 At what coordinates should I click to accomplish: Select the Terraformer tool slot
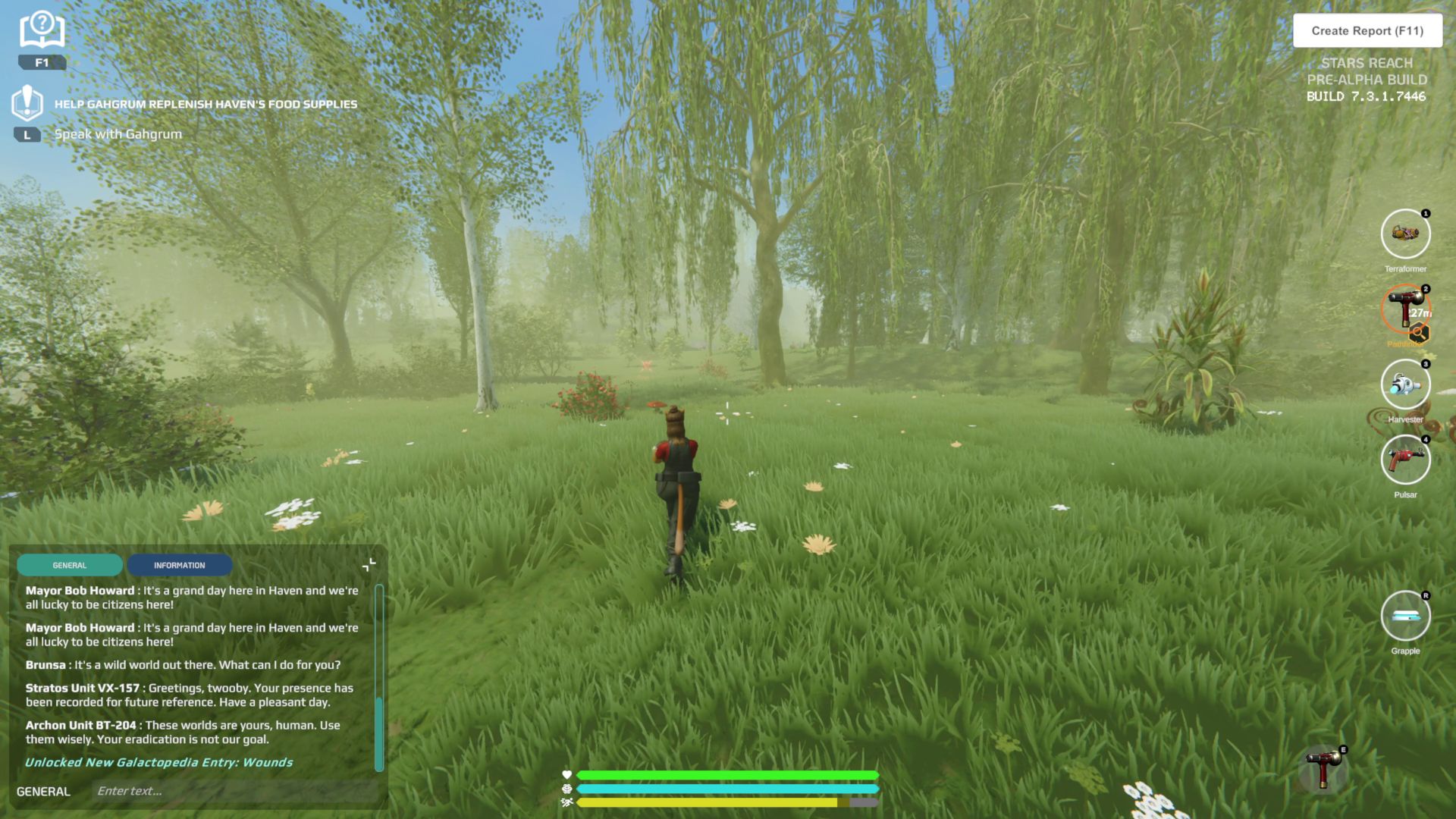coord(1405,234)
